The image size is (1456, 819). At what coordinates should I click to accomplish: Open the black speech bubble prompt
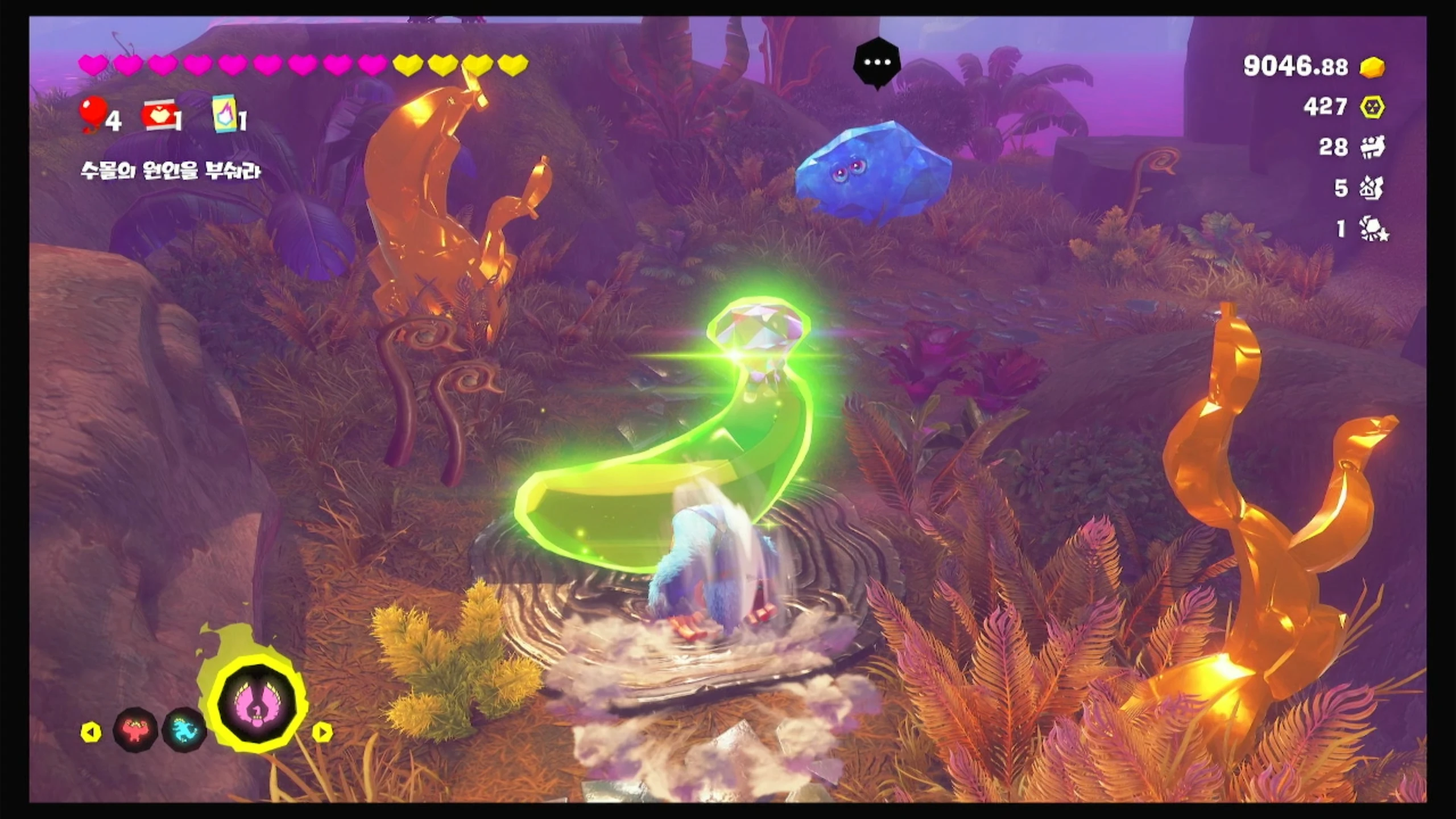[x=876, y=64]
